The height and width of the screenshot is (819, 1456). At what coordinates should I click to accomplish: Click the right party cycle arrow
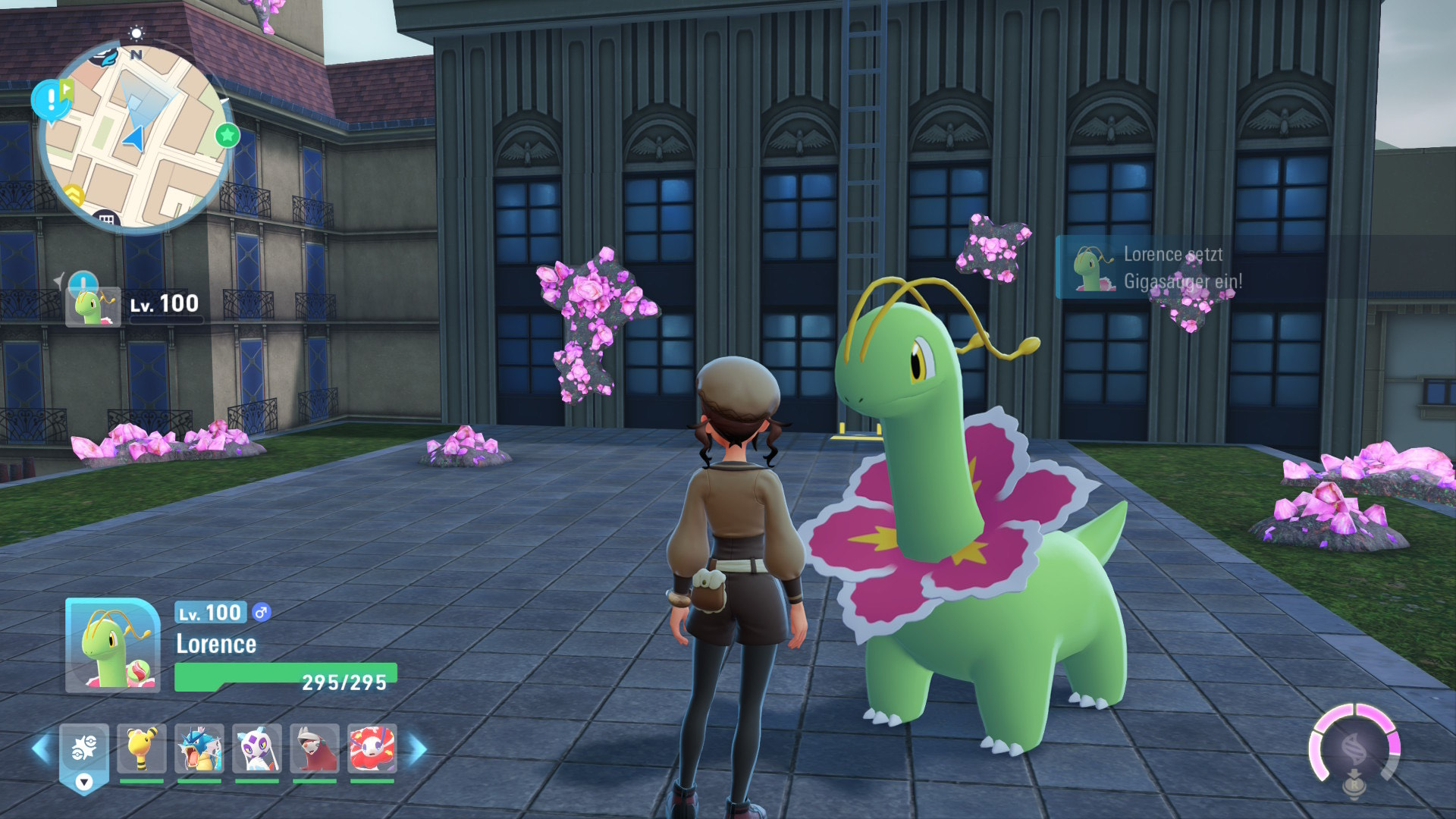pos(418,749)
